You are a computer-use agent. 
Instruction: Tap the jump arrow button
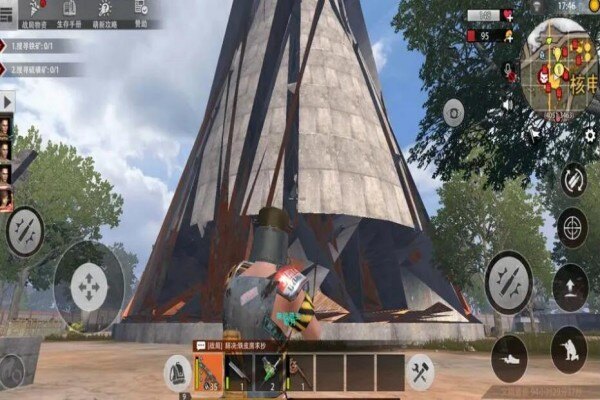click(x=570, y=285)
